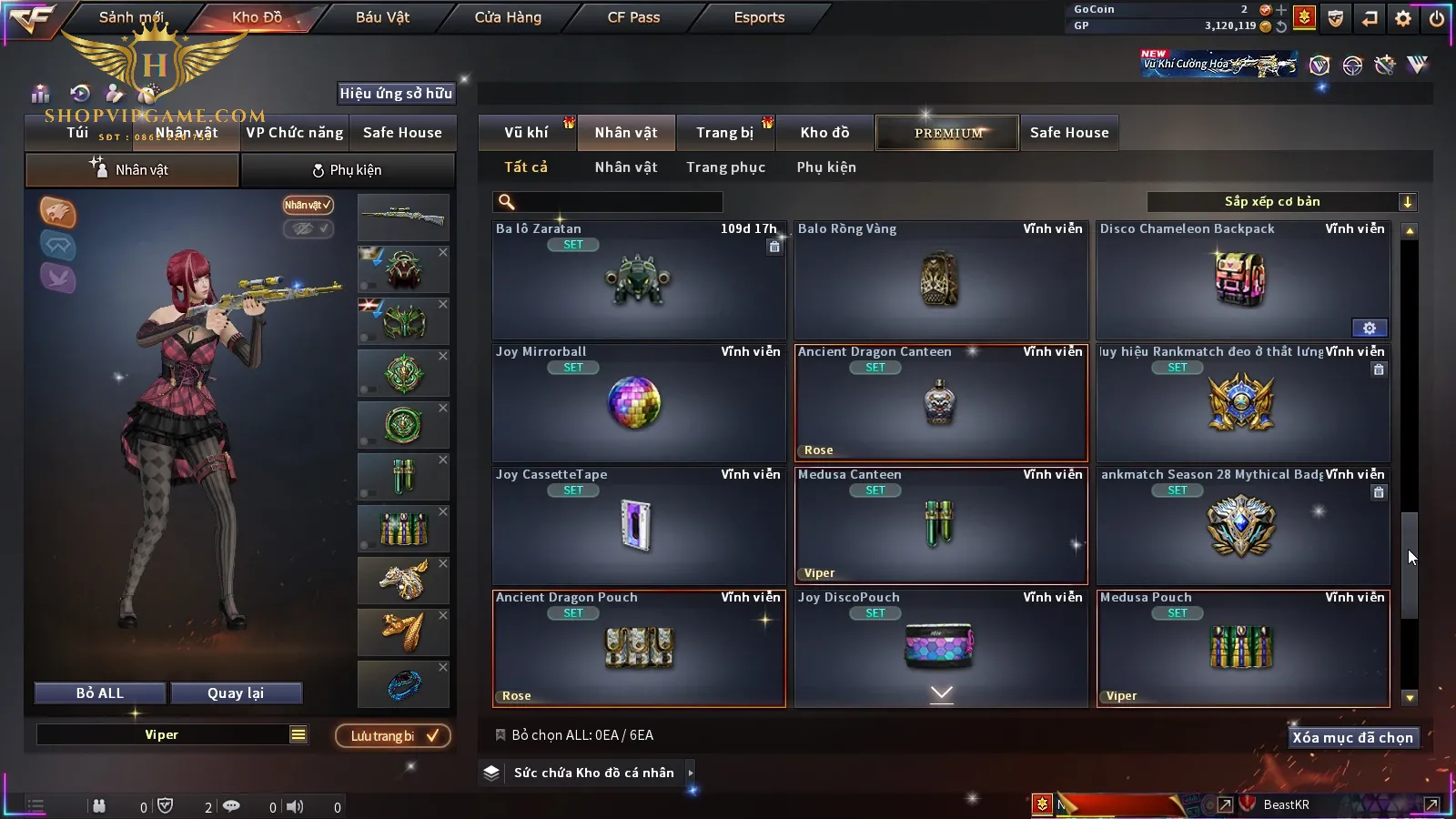Choose the Joy Mirrorball item
This screenshot has width=1456, height=819.
click(x=638, y=403)
